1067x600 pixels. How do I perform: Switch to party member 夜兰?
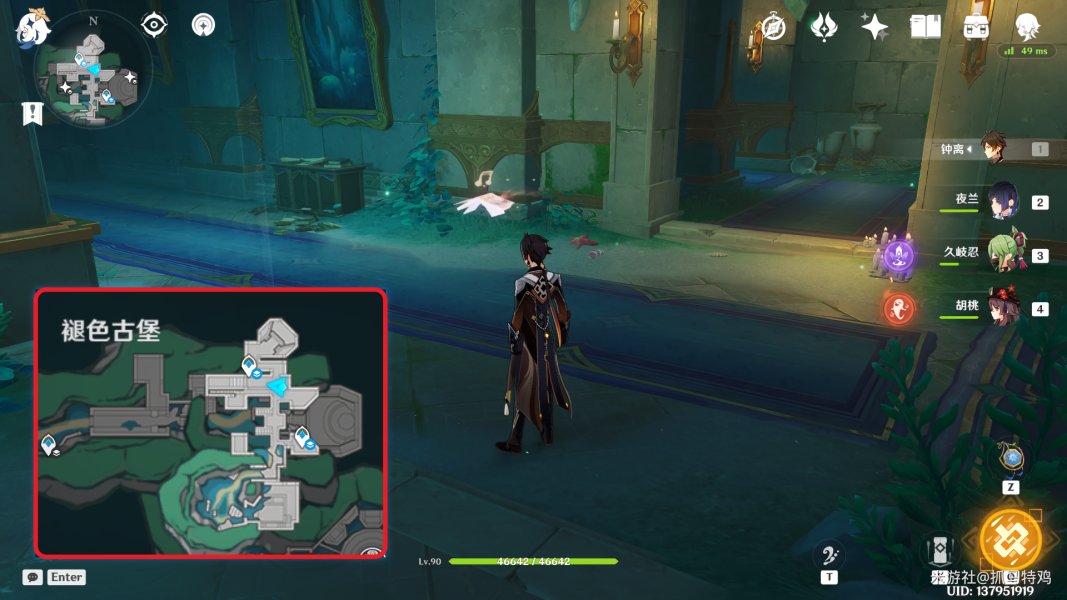[1003, 202]
